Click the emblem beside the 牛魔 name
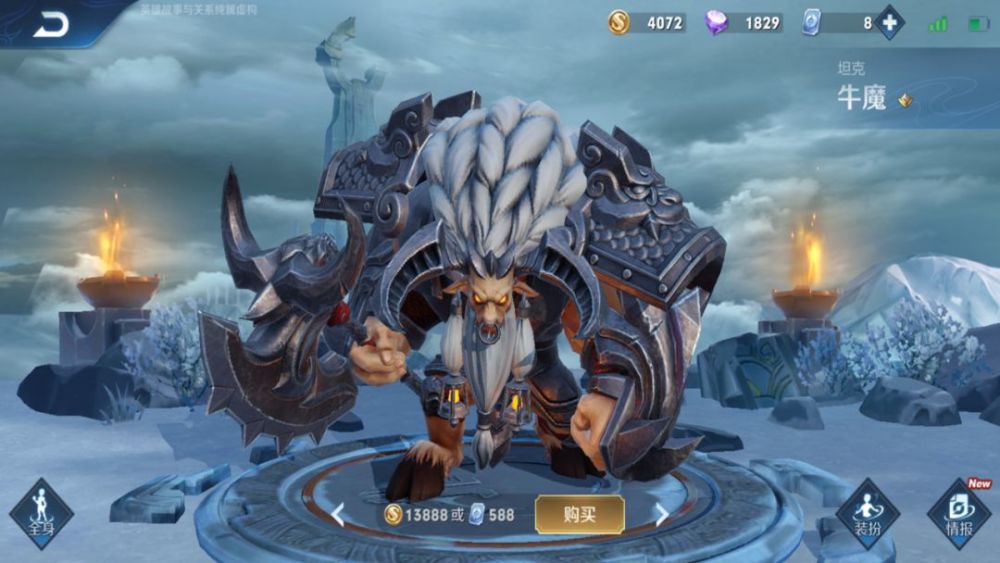The image size is (1000, 563). tap(905, 100)
